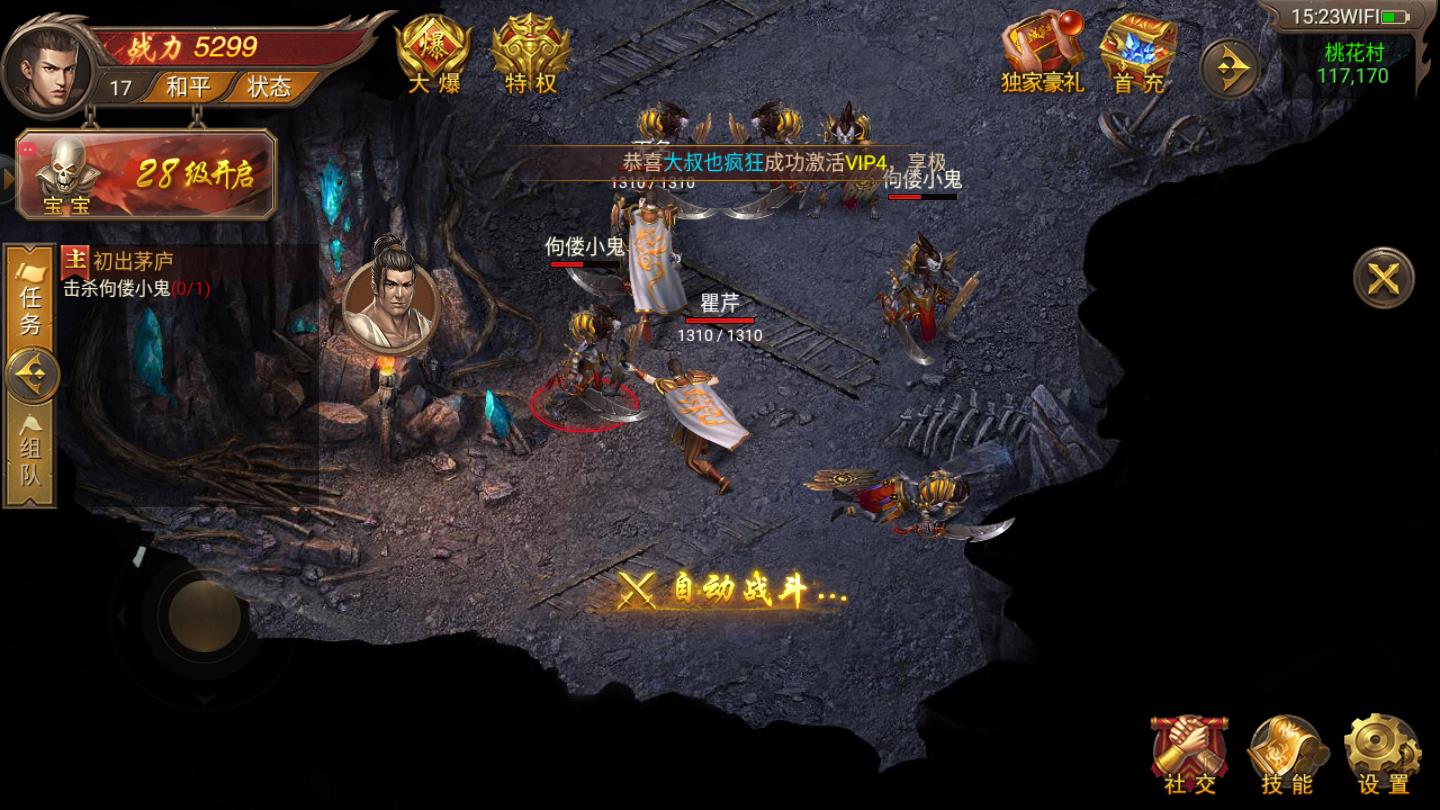The height and width of the screenshot is (810, 1440).
Task: Open the 技能 skills menu
Action: (x=1286, y=756)
